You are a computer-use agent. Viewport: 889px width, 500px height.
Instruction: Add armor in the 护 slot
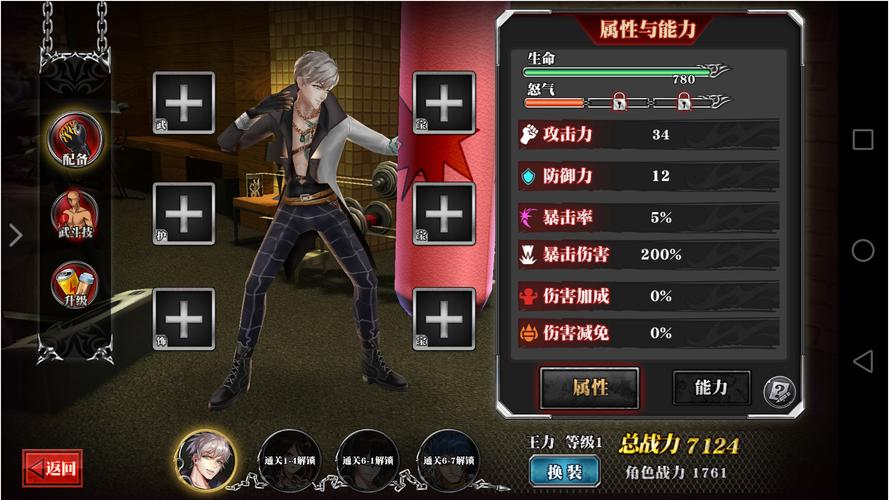(x=184, y=212)
